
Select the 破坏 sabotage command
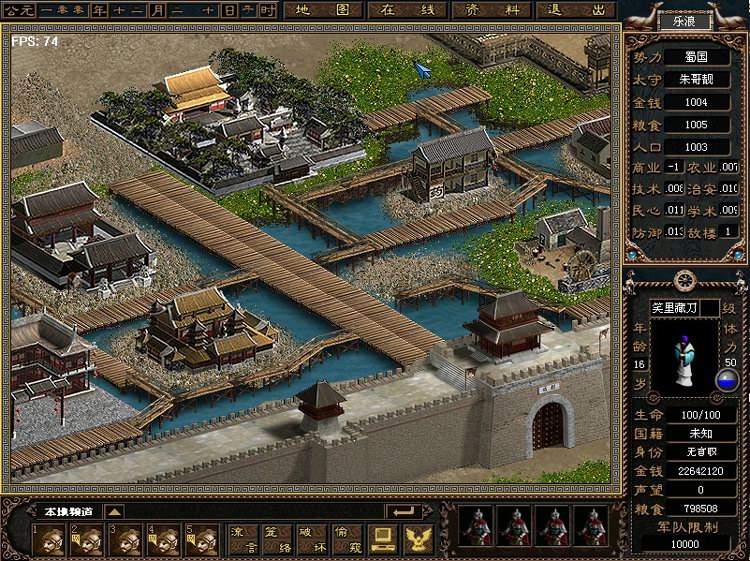(314, 540)
